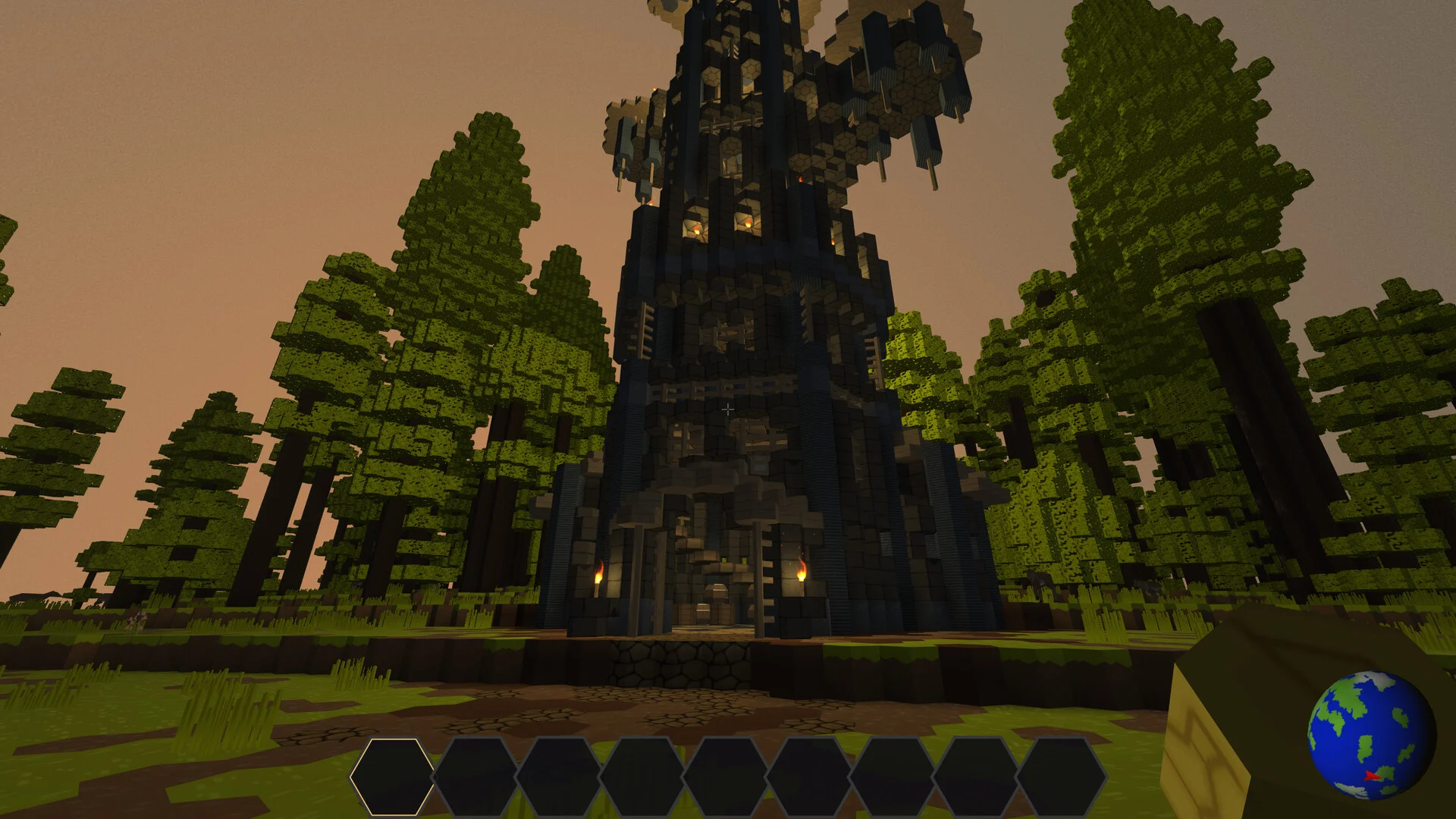Select the highlighted hexagonal hotbar slot
1456x819 pixels.
point(392,777)
